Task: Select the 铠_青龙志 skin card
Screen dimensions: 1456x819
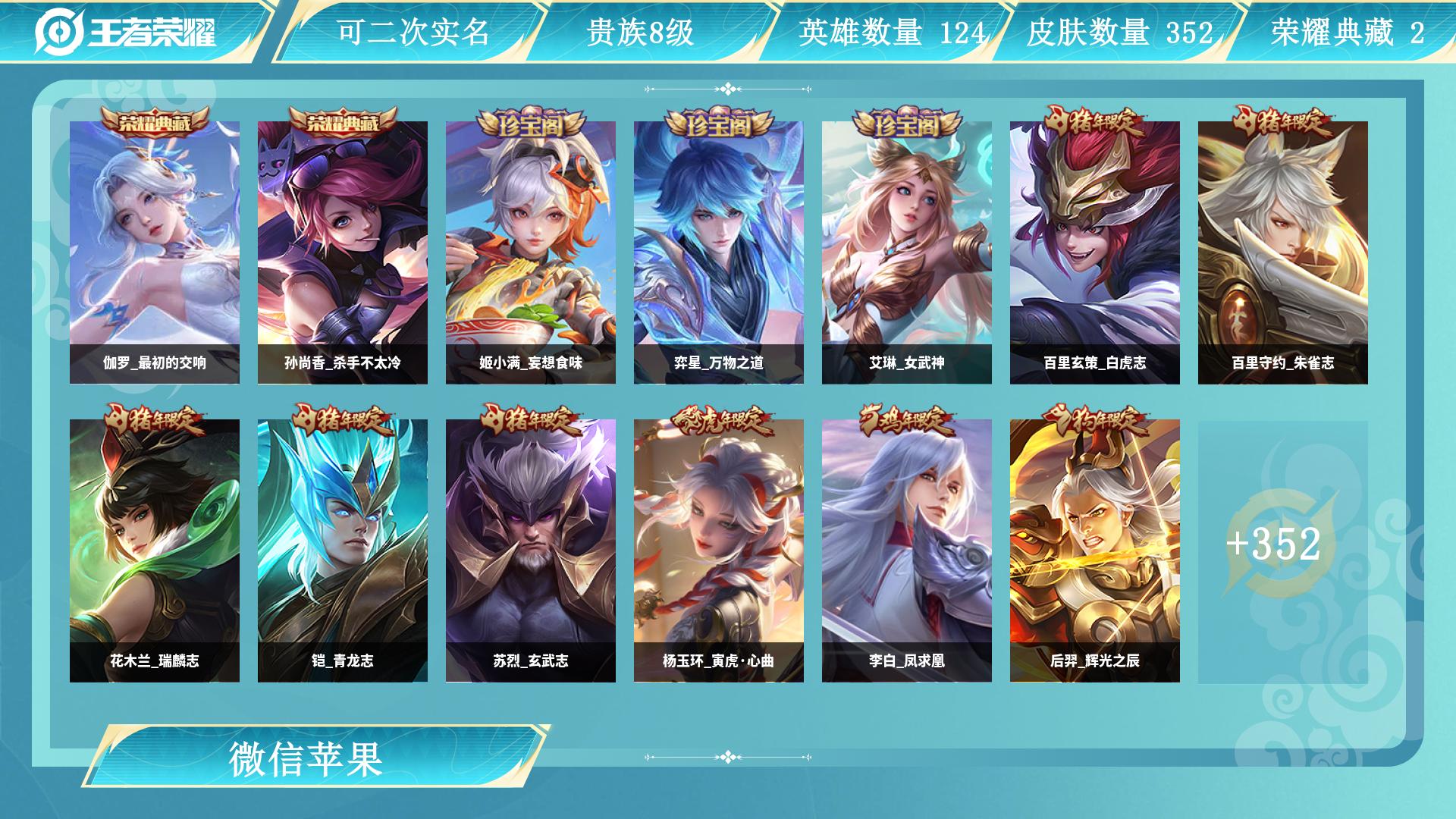Action: [343, 551]
